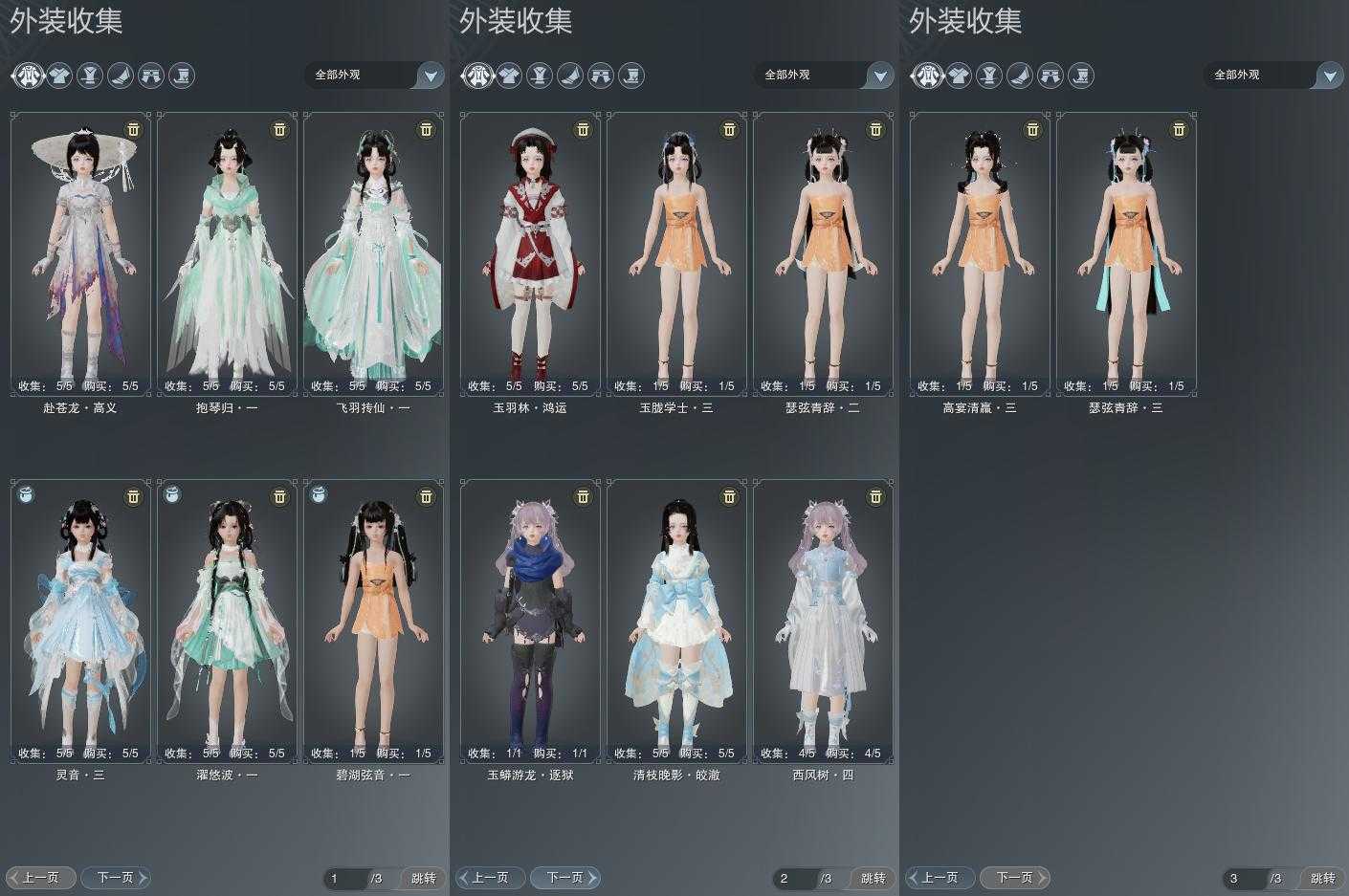
Task: Select the 灵音·三 outfit card
Action: (x=80, y=621)
